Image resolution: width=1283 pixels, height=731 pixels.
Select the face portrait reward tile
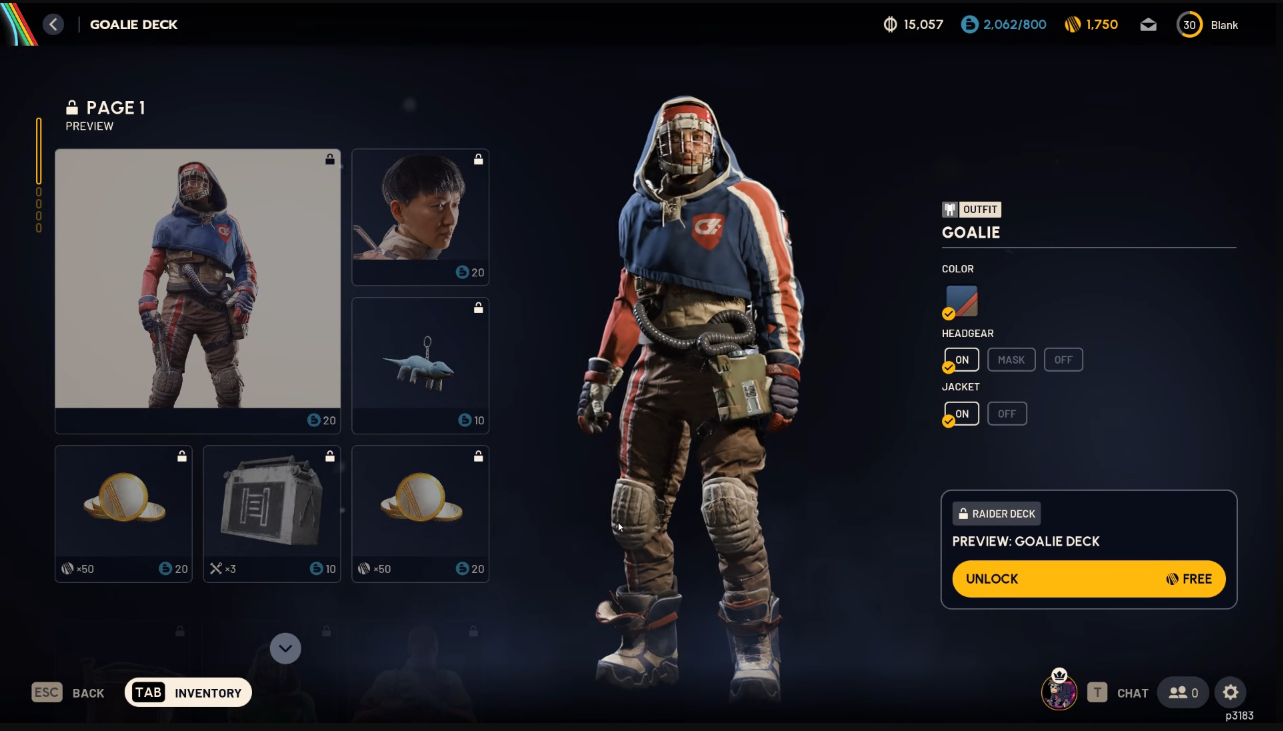420,217
